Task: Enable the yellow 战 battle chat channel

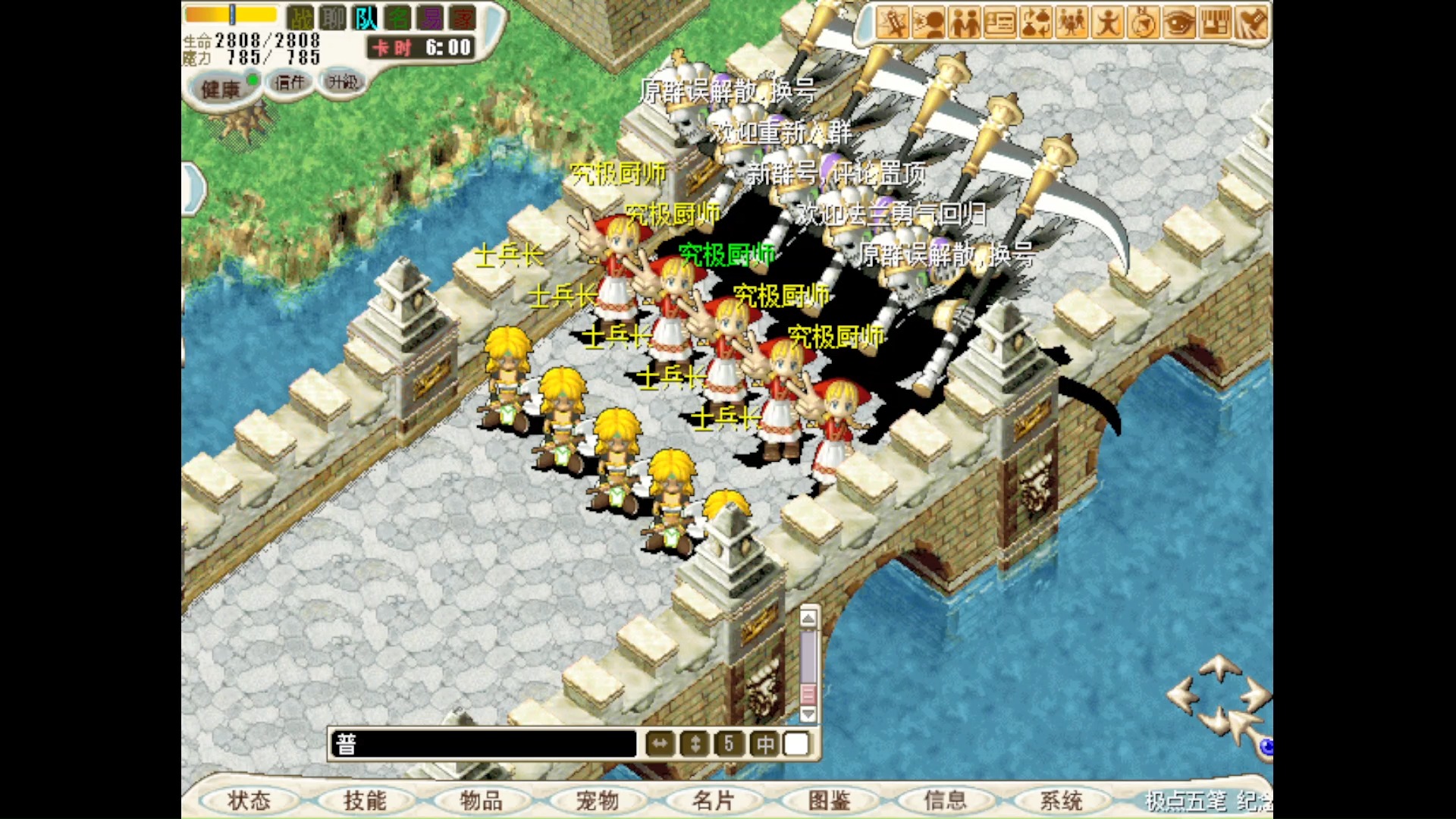Action: [x=301, y=16]
